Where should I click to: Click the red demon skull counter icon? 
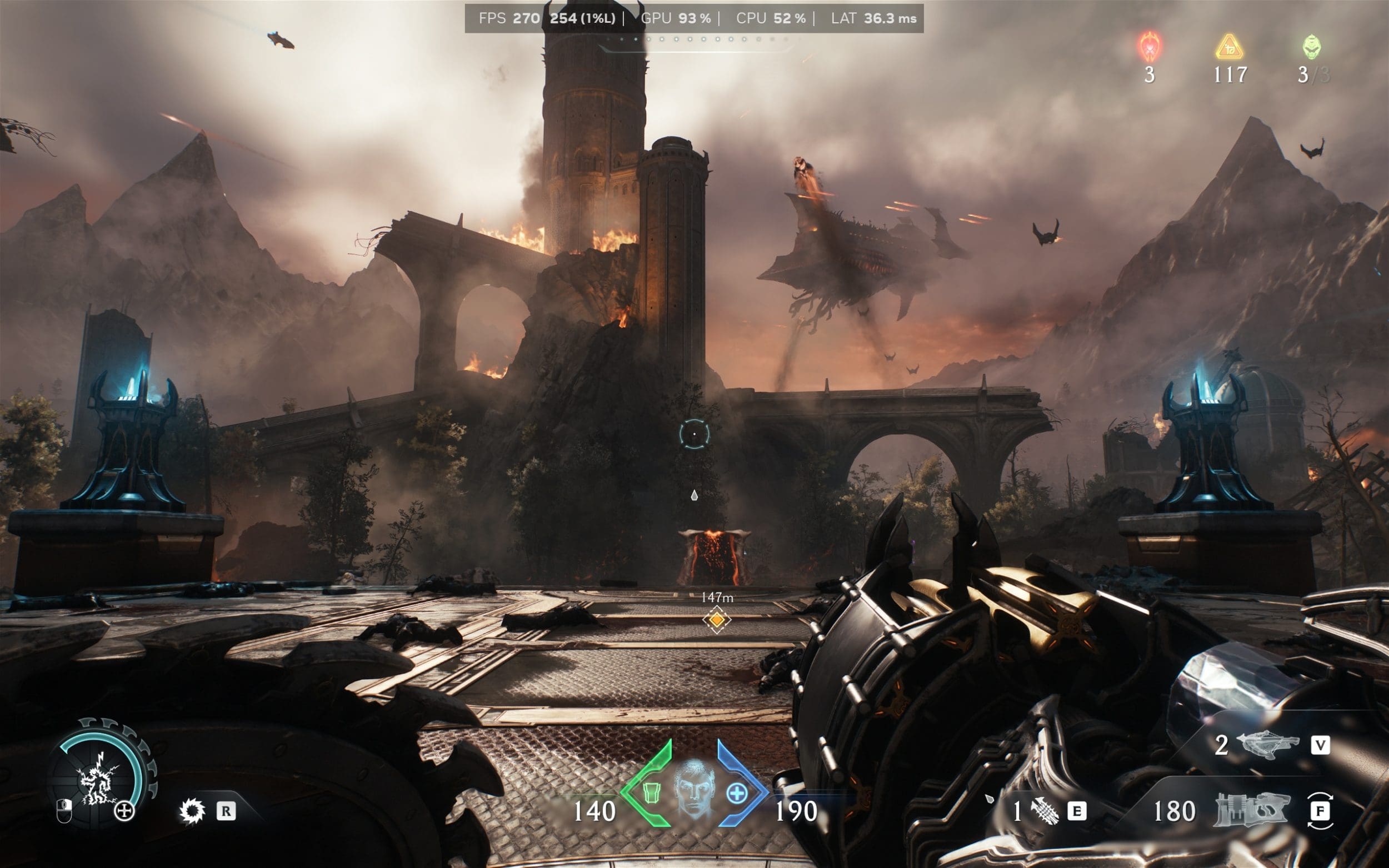[1150, 48]
